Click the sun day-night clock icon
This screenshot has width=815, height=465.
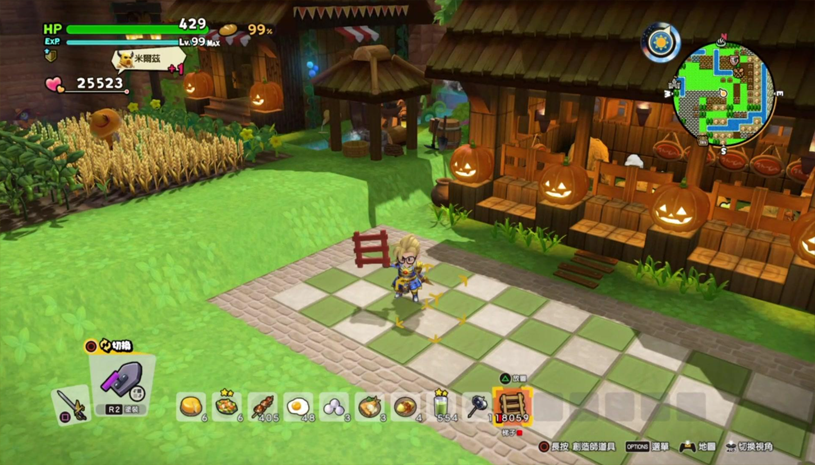pos(660,43)
